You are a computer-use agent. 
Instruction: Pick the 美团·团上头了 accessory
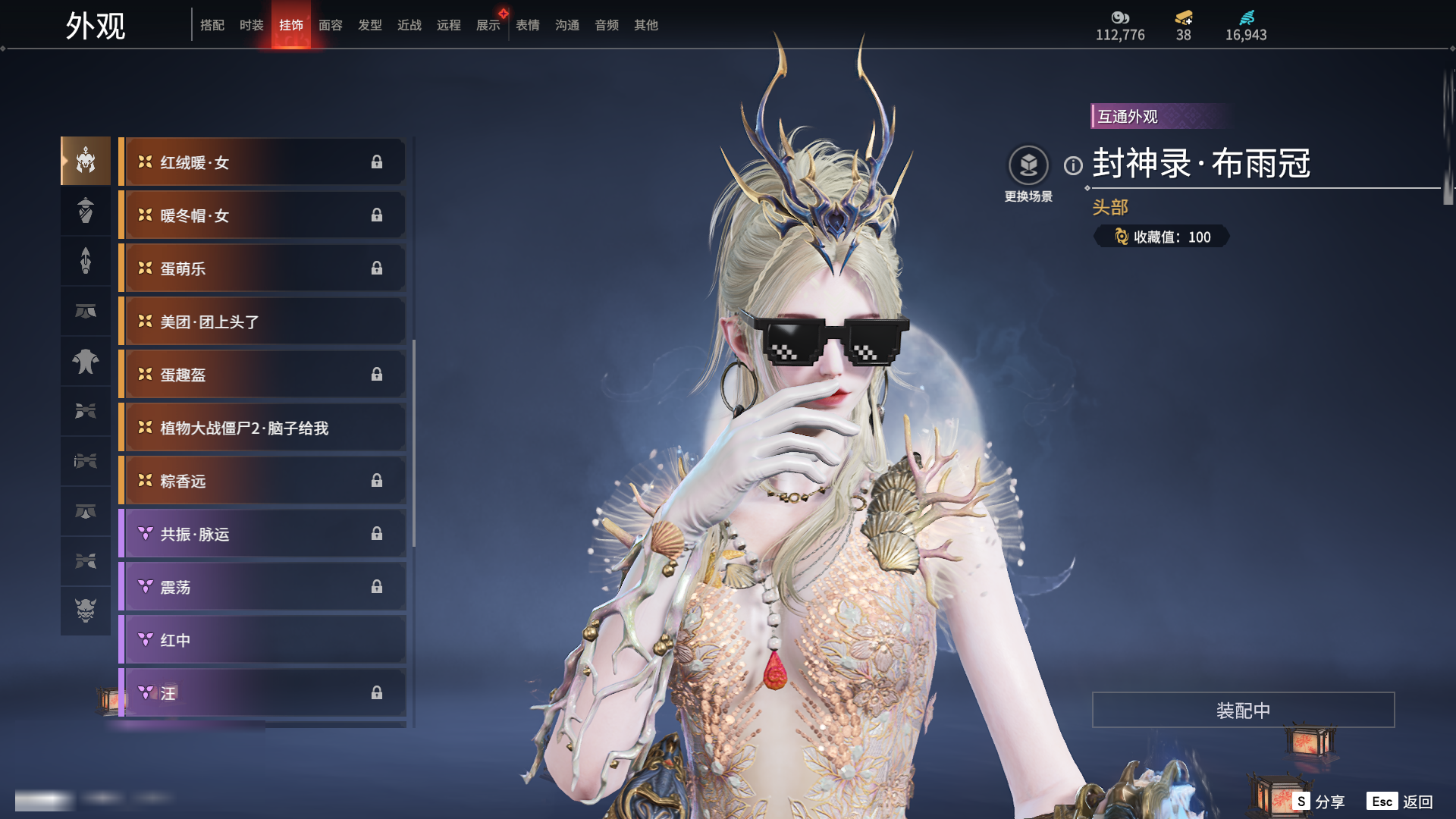click(x=262, y=322)
